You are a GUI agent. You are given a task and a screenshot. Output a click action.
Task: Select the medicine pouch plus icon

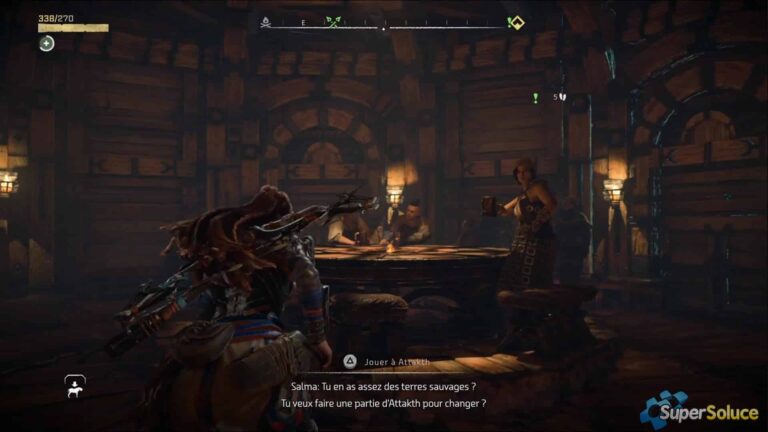[47, 43]
